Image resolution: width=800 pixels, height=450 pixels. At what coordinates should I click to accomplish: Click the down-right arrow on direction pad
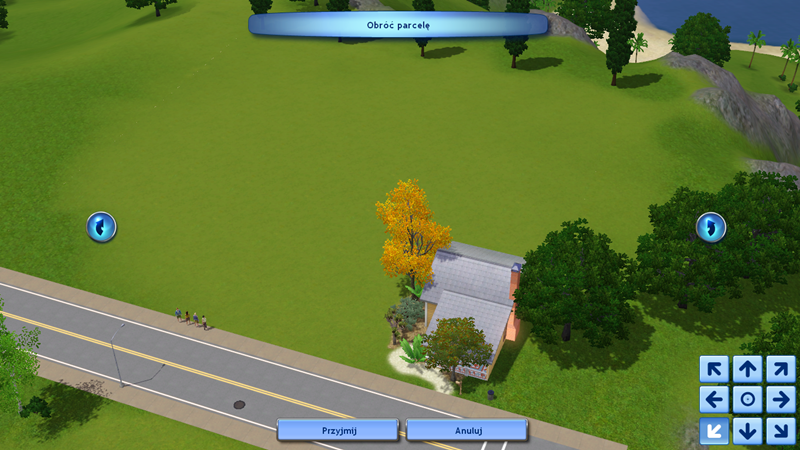tap(781, 431)
